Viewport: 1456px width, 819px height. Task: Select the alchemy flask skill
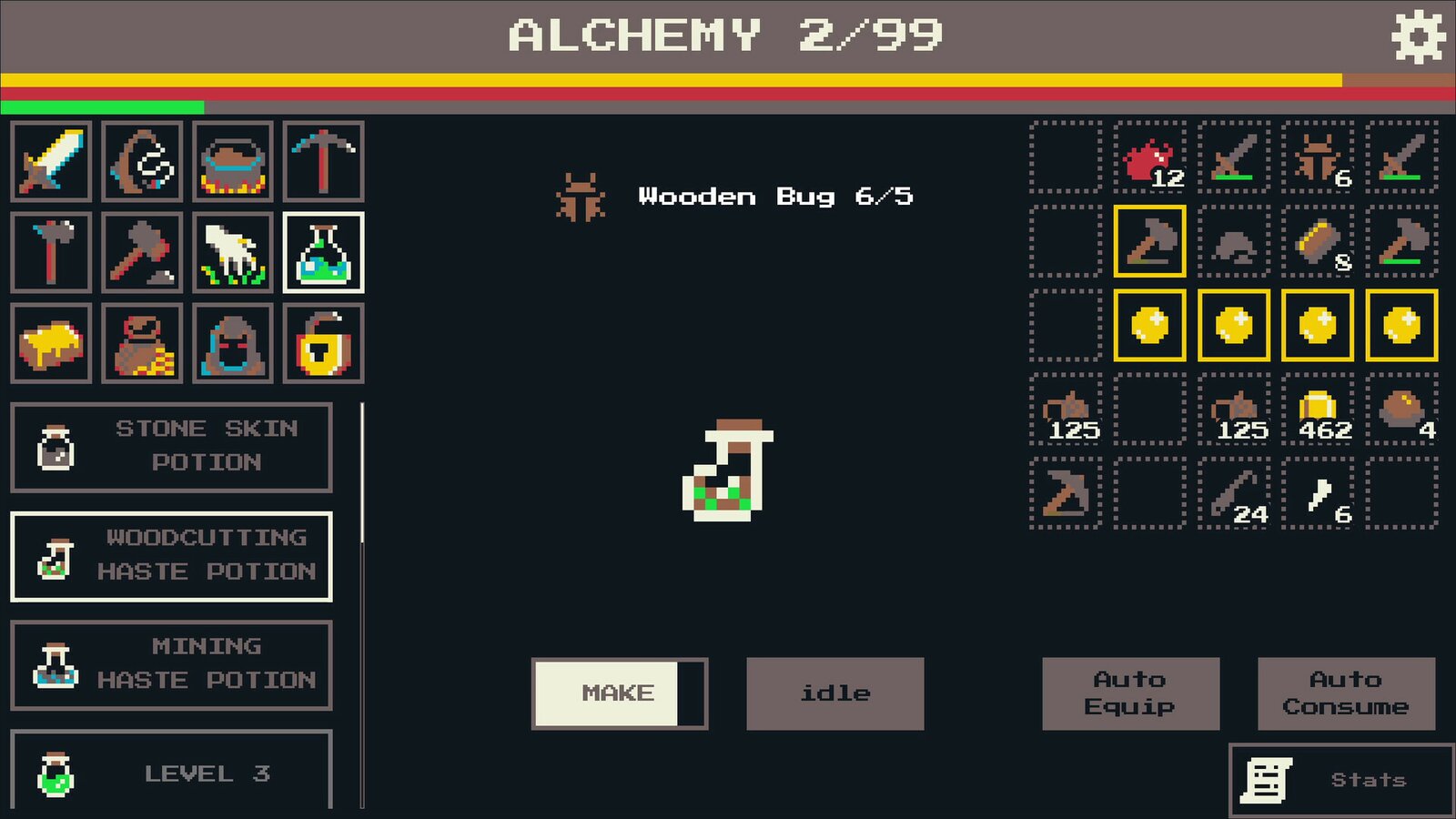click(323, 252)
